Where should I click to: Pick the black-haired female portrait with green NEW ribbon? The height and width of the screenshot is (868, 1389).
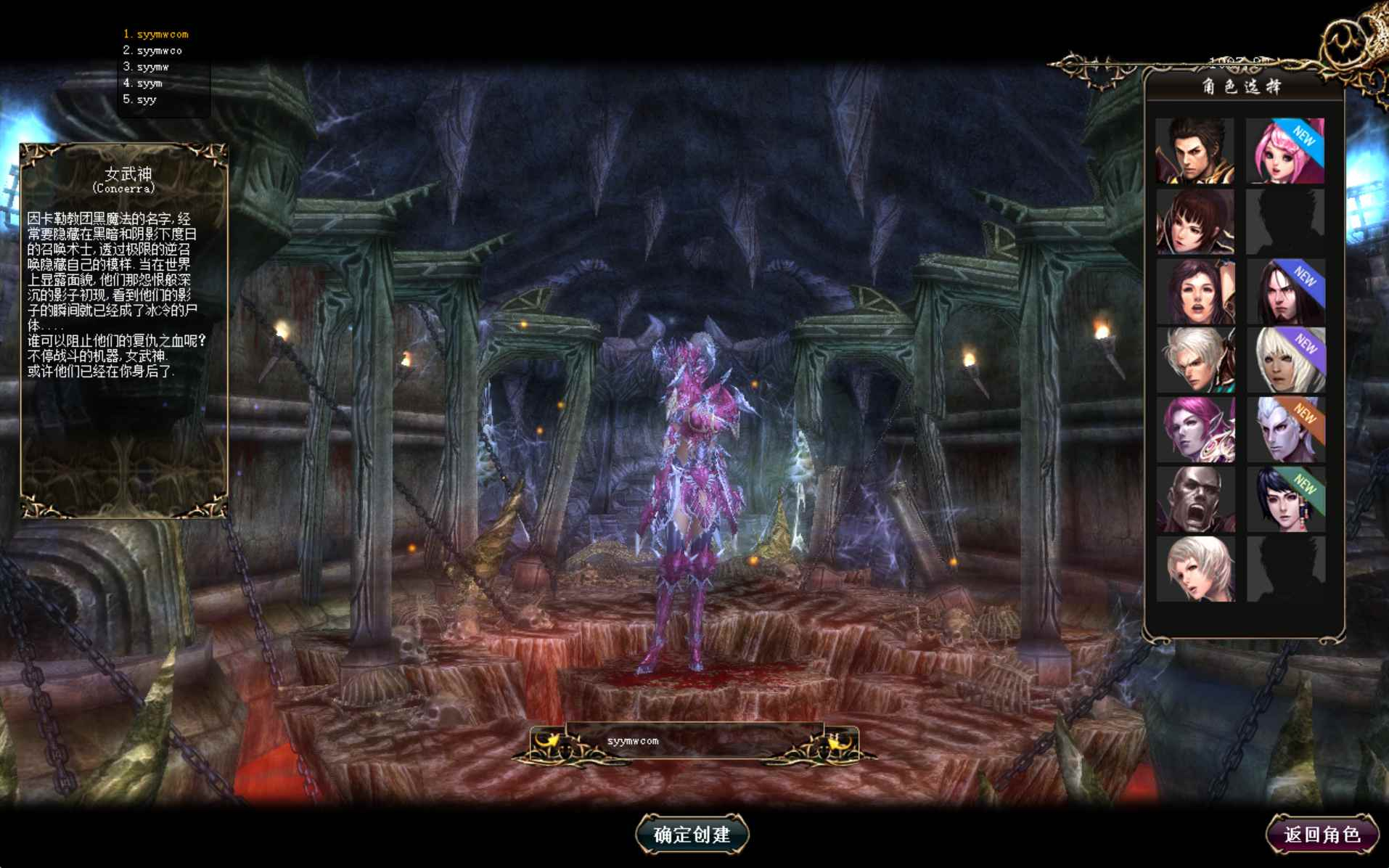click(x=1286, y=499)
